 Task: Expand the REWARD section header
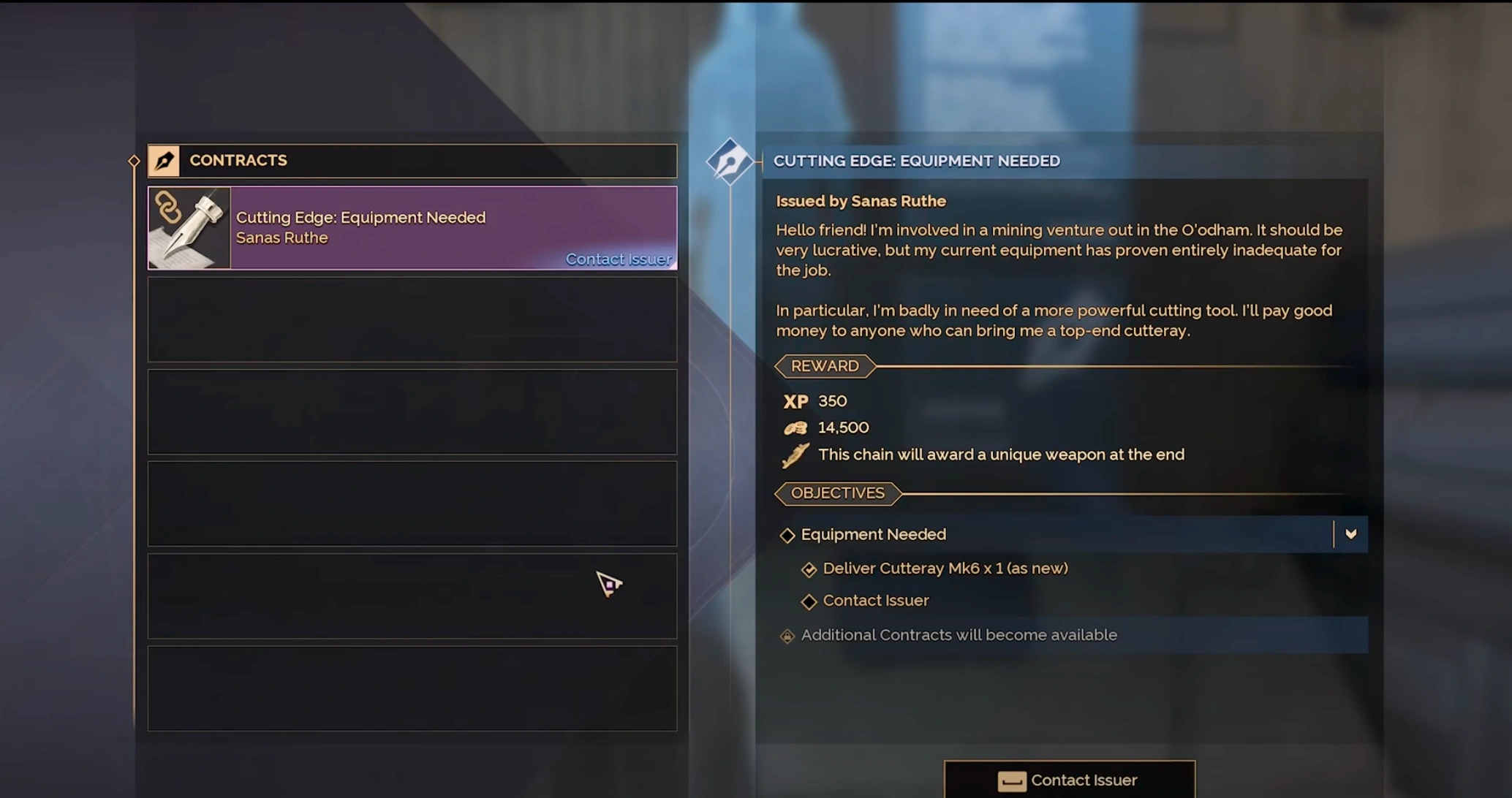[825, 366]
